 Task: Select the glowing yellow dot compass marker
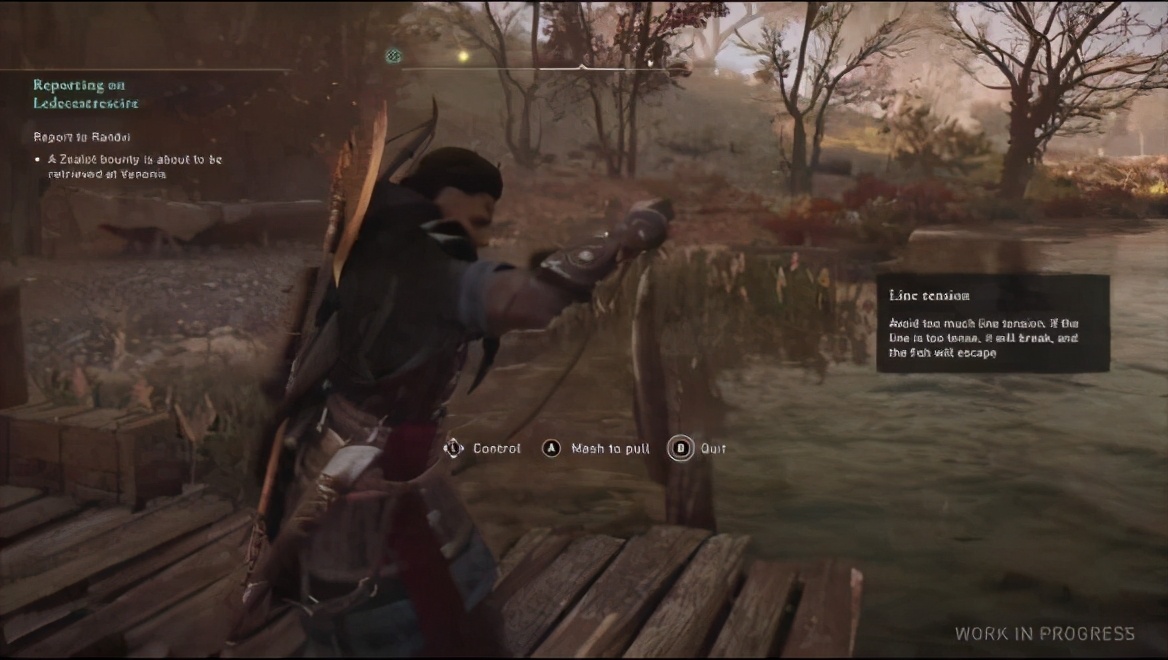tap(462, 56)
